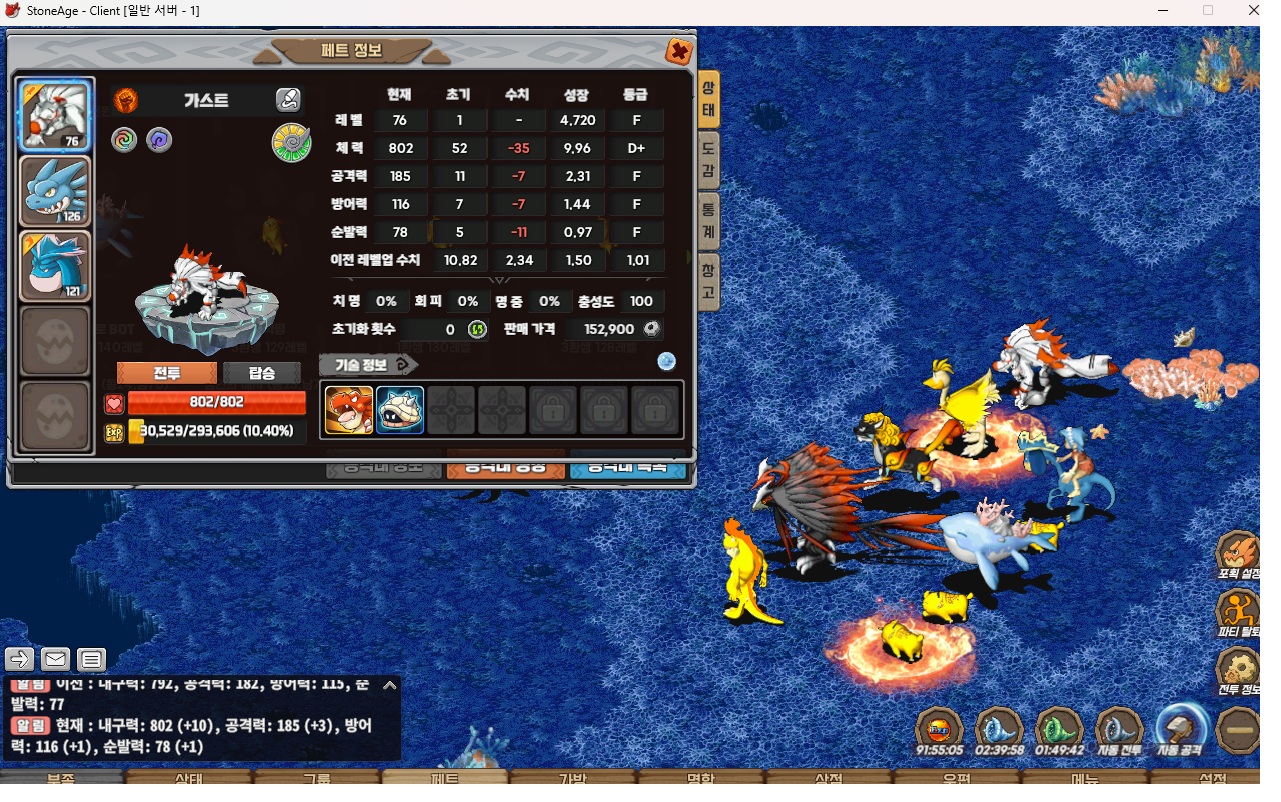
Task: Click the 파티 탈퇴 leave party icon
Action: point(1238,610)
